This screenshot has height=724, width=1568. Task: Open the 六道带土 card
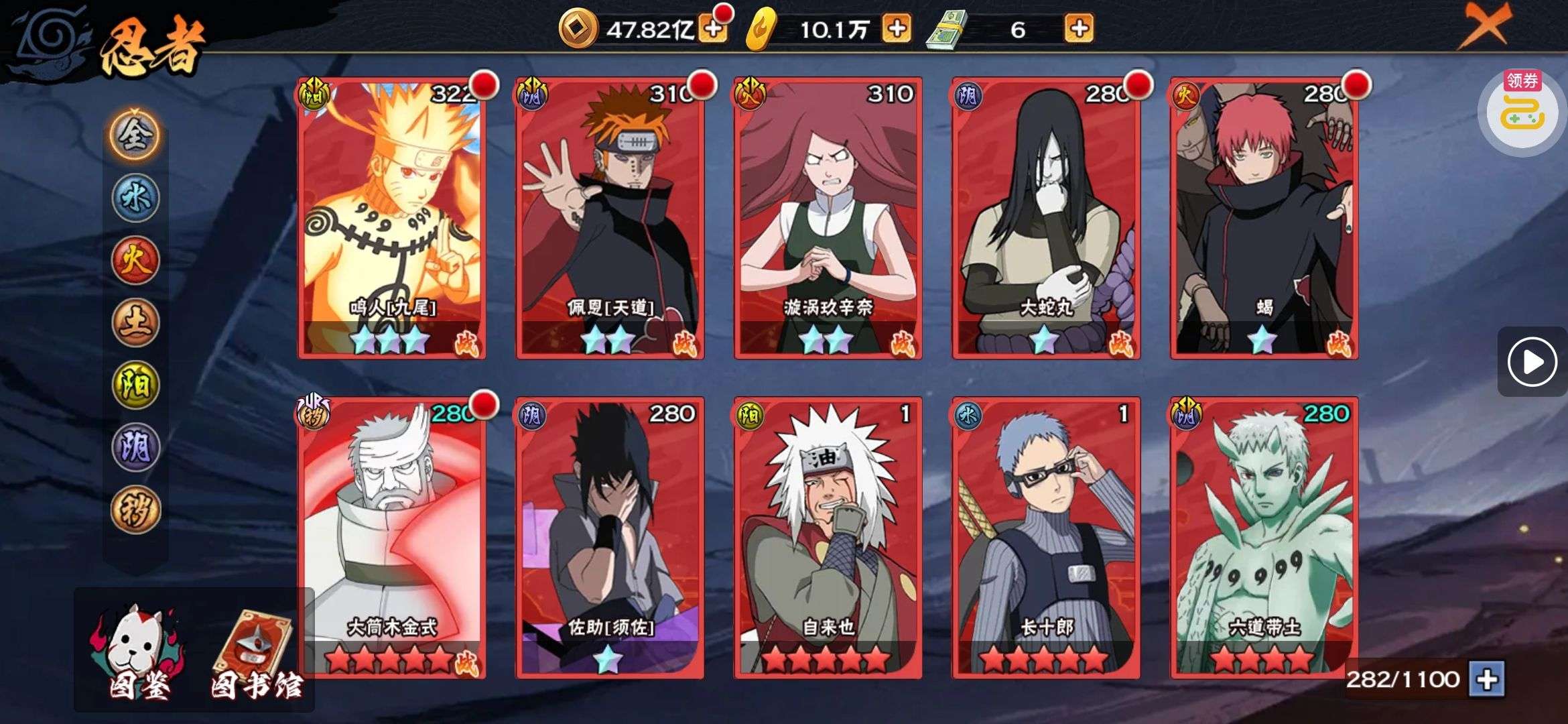pos(1264,538)
